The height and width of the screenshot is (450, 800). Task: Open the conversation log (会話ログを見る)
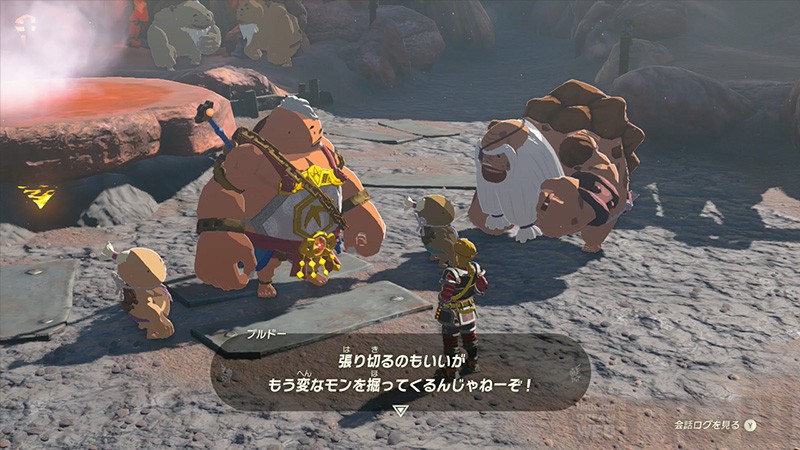point(714,425)
